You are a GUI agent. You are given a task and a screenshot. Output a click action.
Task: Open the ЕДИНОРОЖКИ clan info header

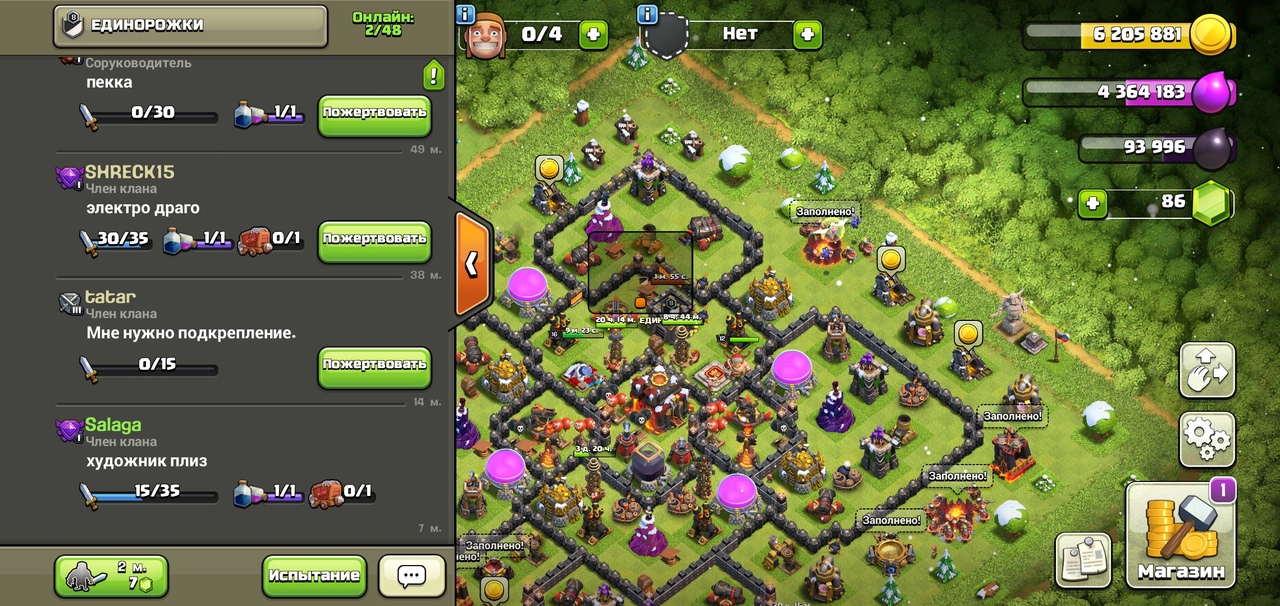pyautogui.click(x=190, y=26)
